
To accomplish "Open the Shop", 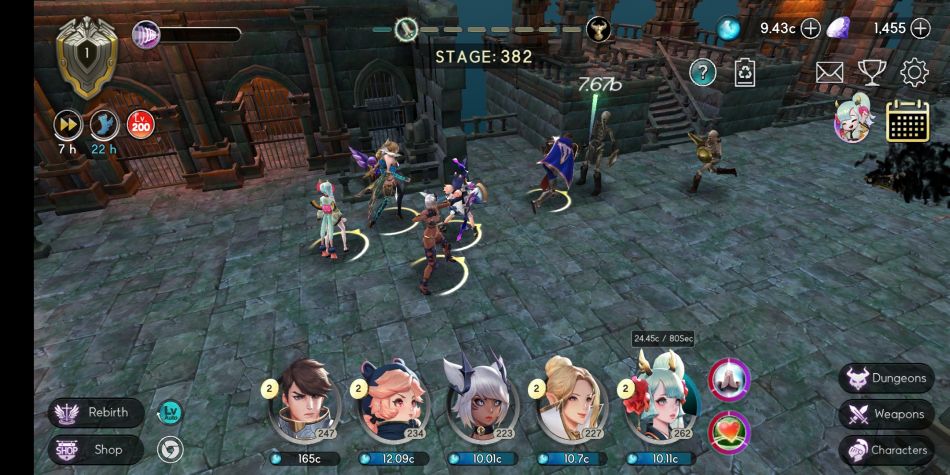I will point(96,450).
